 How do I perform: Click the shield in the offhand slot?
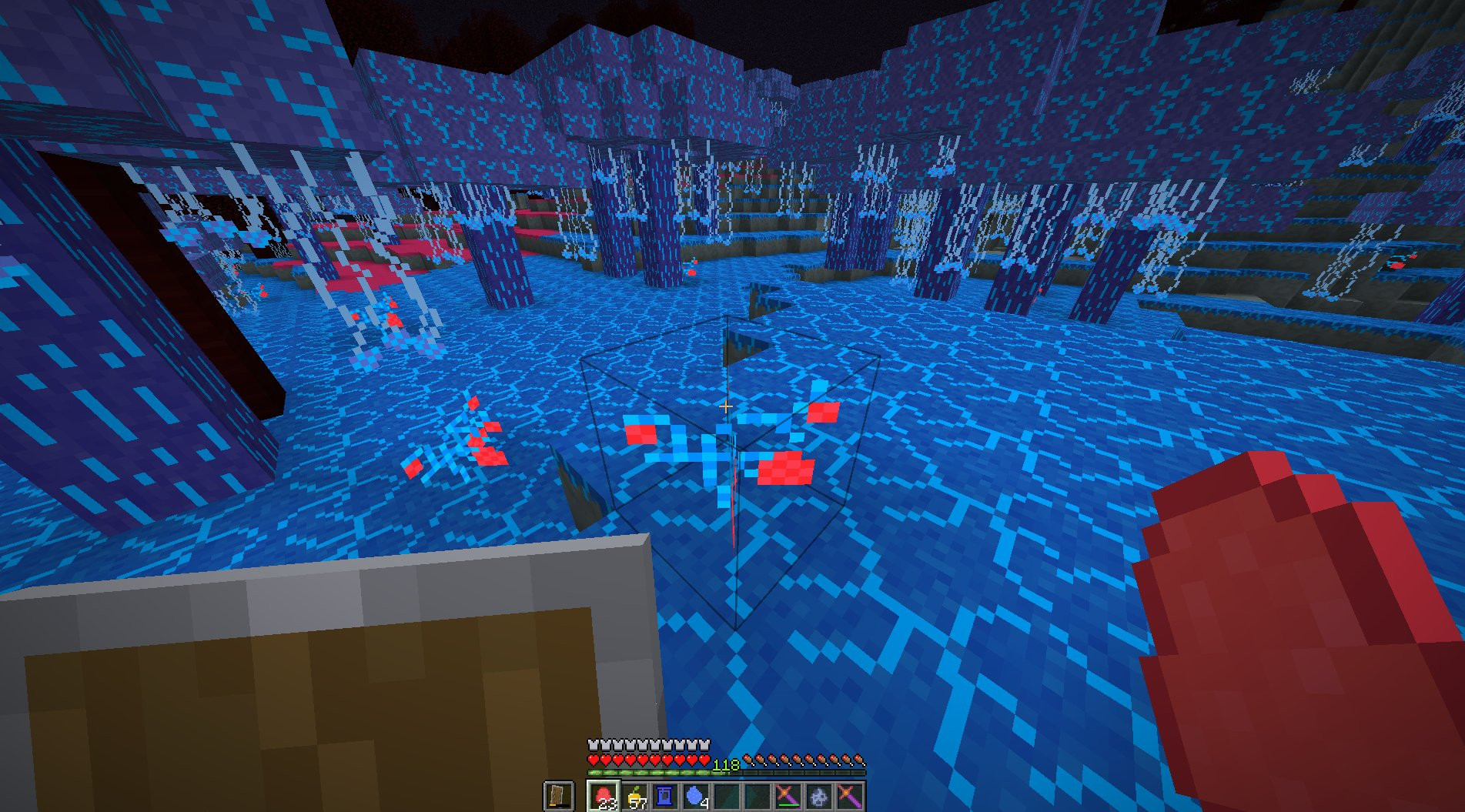[x=559, y=793]
